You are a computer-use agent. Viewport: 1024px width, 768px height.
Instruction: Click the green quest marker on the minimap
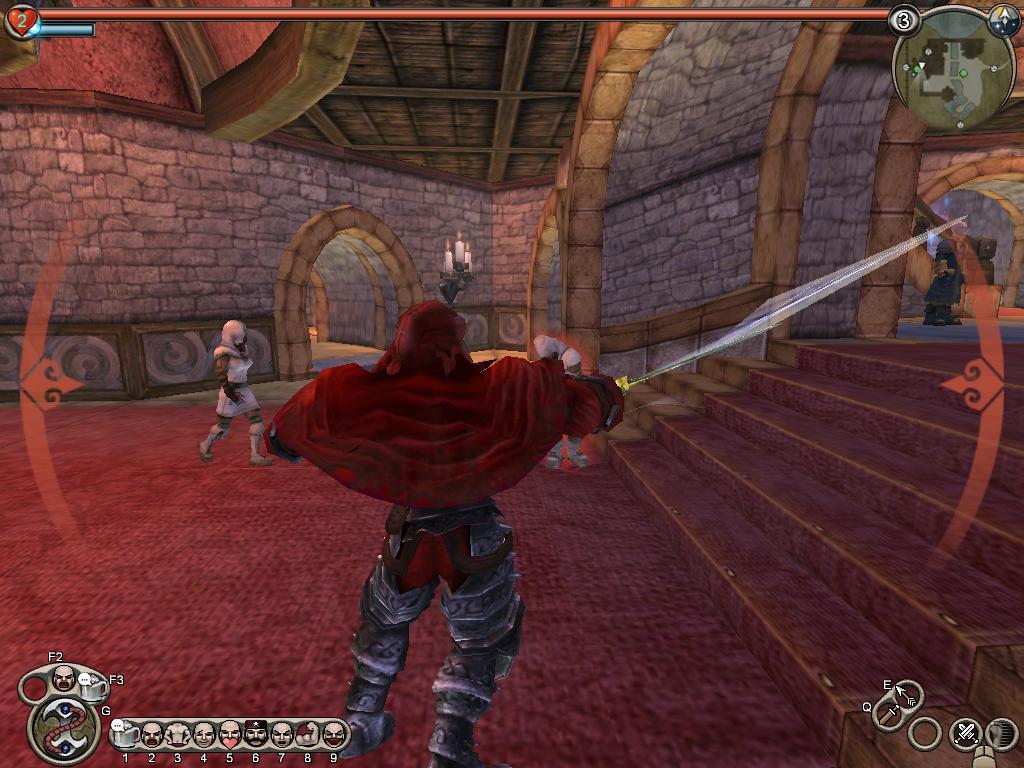(x=963, y=73)
